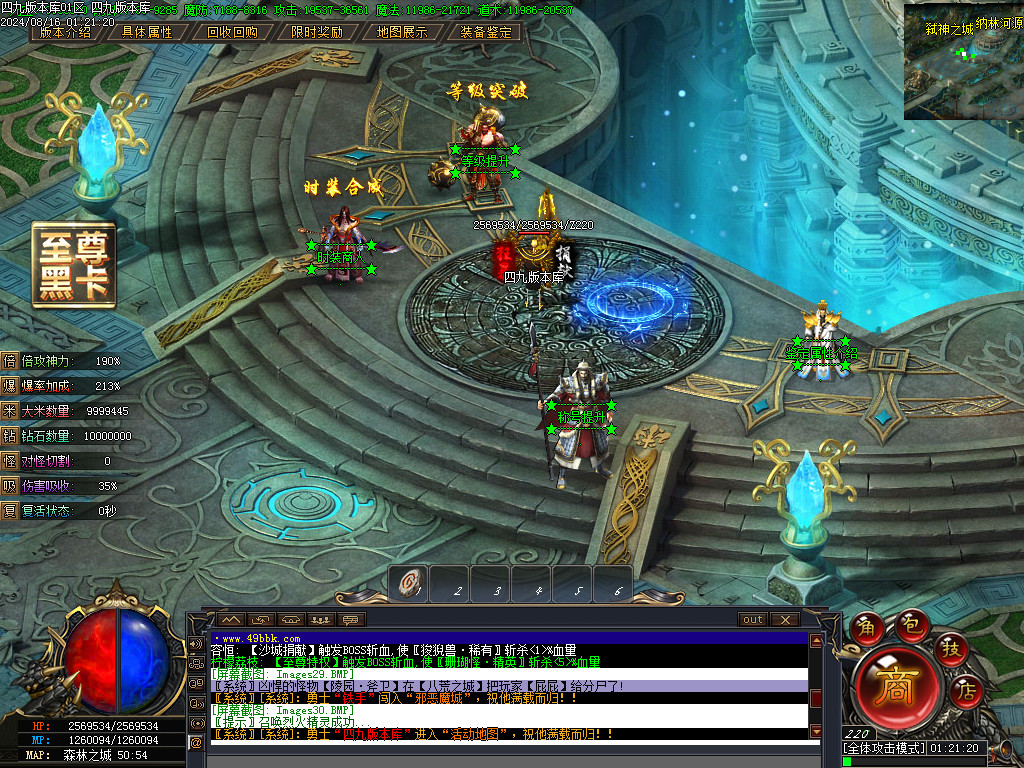Click the 回收回购 button
Viewport: 1024px width, 768px height.
(x=232, y=32)
